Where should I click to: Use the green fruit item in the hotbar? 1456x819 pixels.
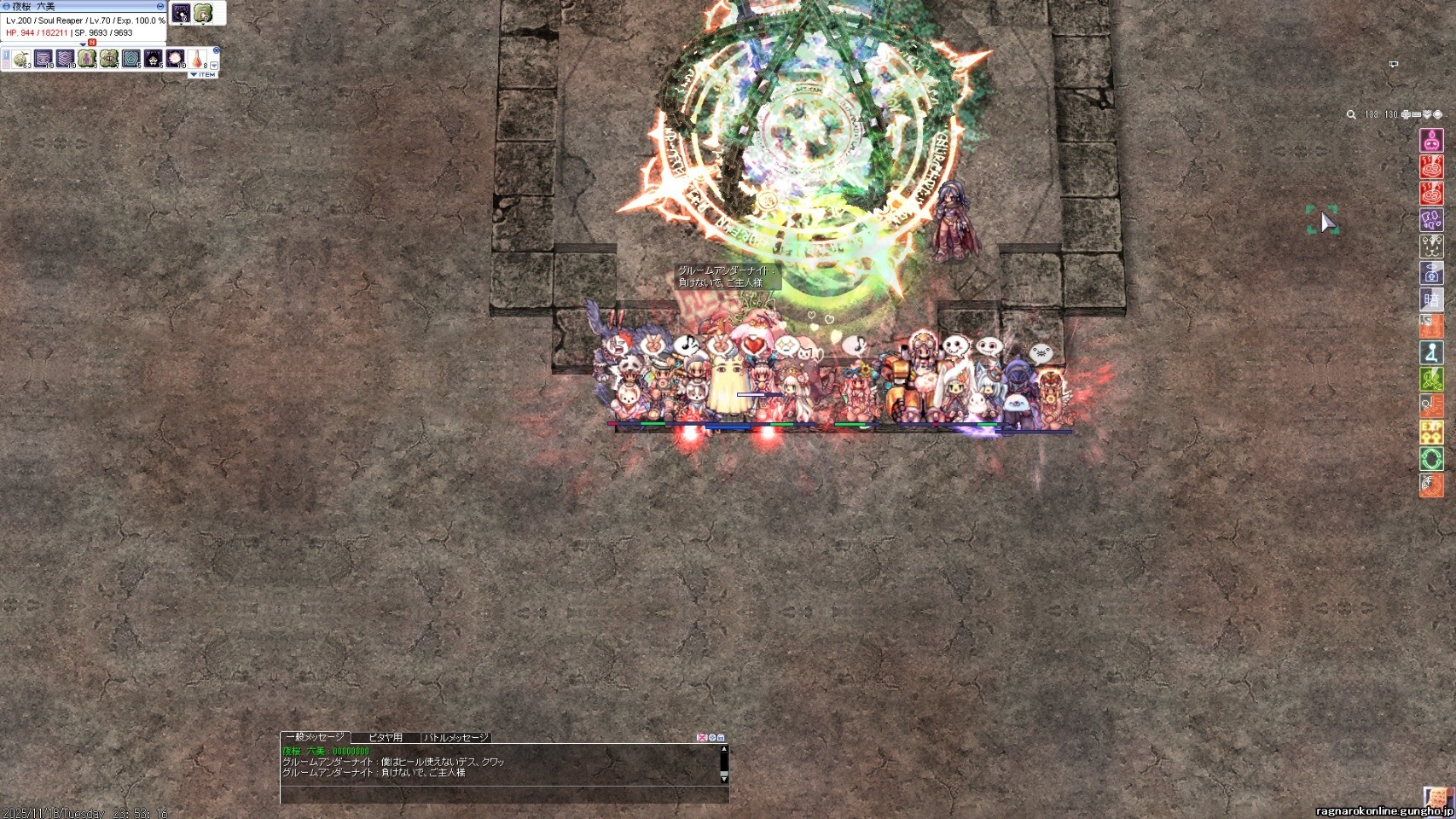point(21,59)
